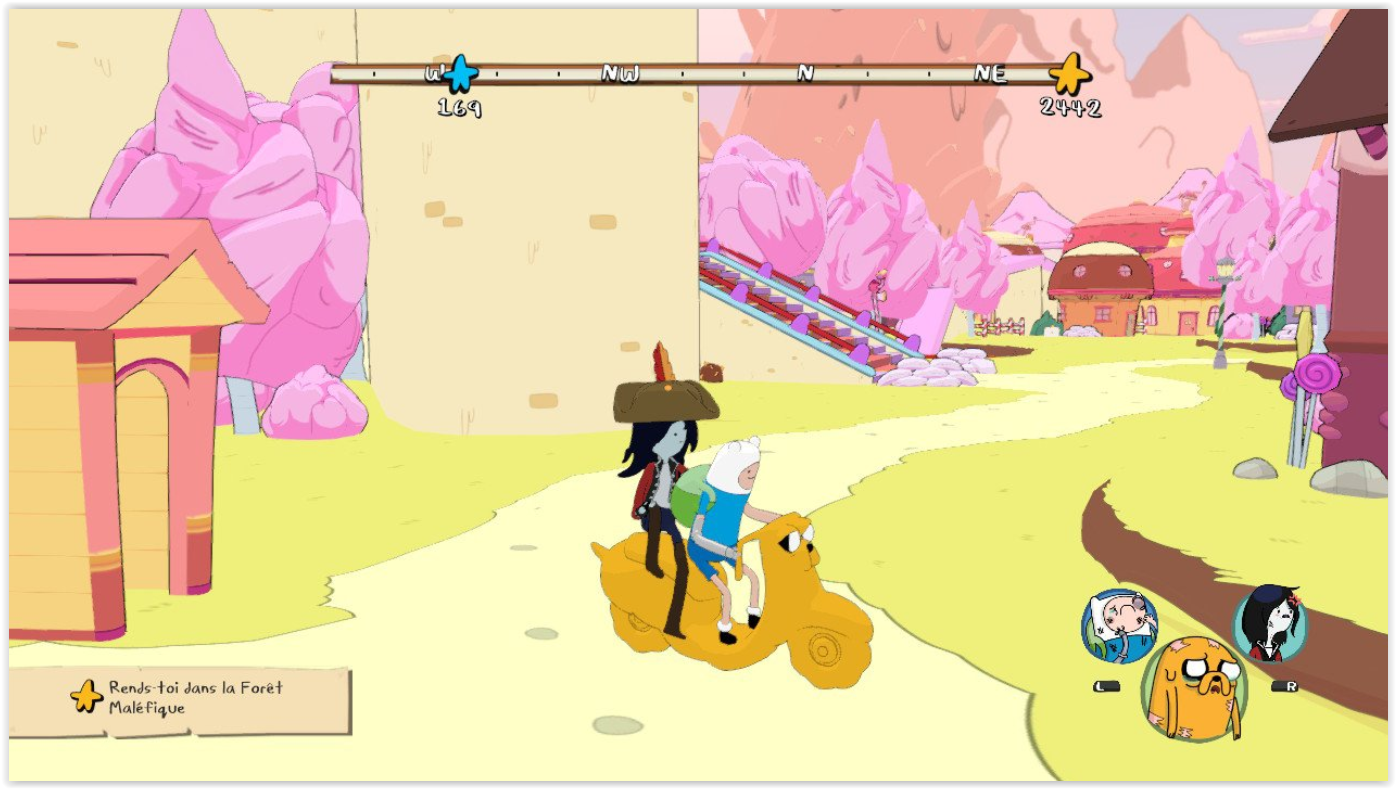Select the yellow star quest marker on compass
The height and width of the screenshot is (789, 1396).
(x=1069, y=74)
